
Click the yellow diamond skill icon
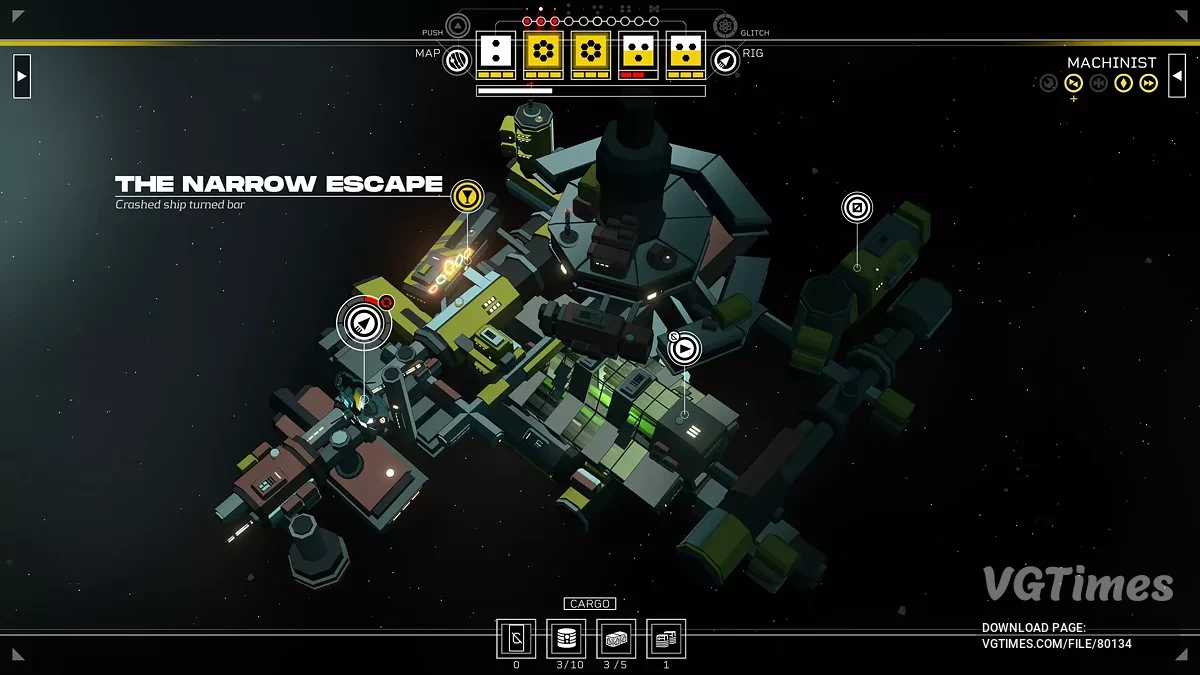click(x=1124, y=83)
